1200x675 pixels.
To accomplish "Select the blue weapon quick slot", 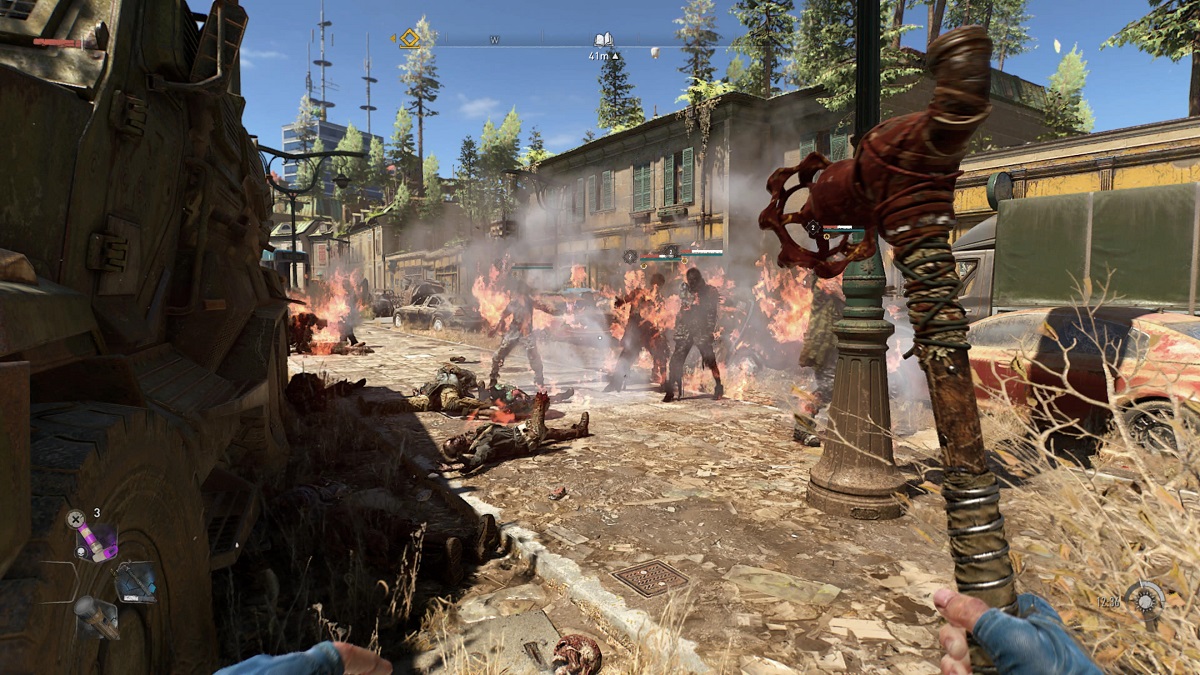I will click(x=135, y=581).
